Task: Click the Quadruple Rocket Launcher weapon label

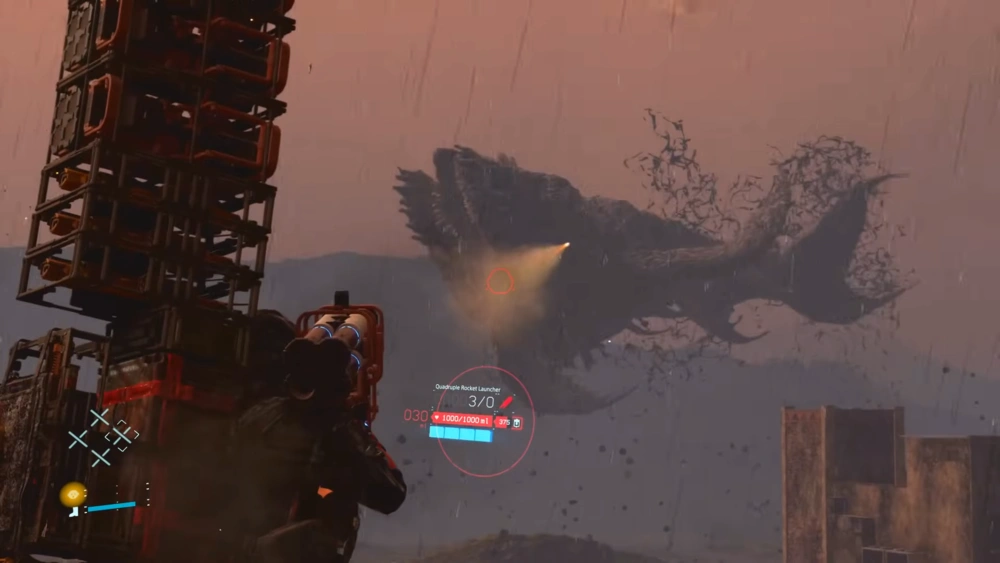Action: click(x=468, y=387)
